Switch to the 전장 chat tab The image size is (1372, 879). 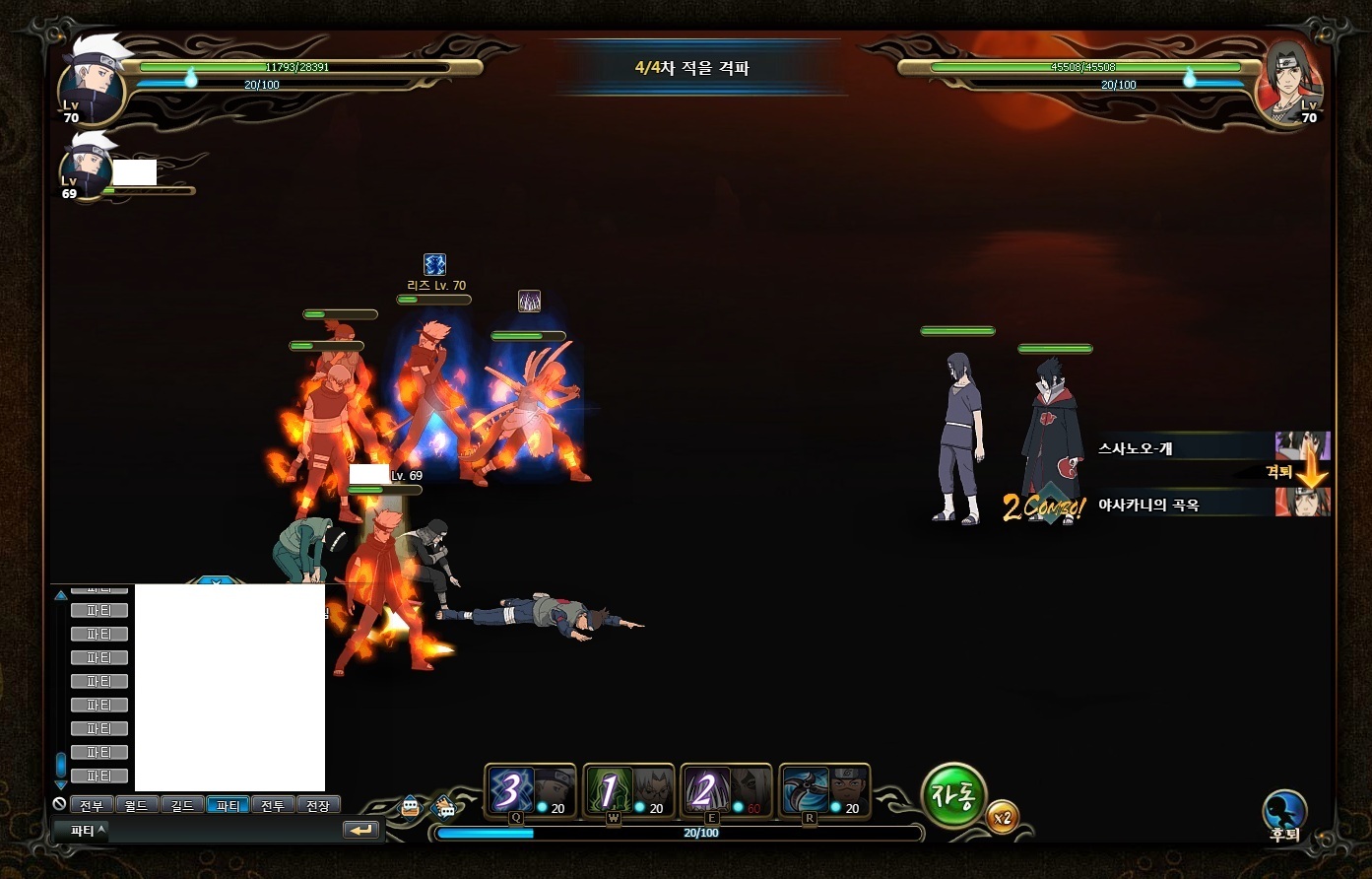pos(317,805)
